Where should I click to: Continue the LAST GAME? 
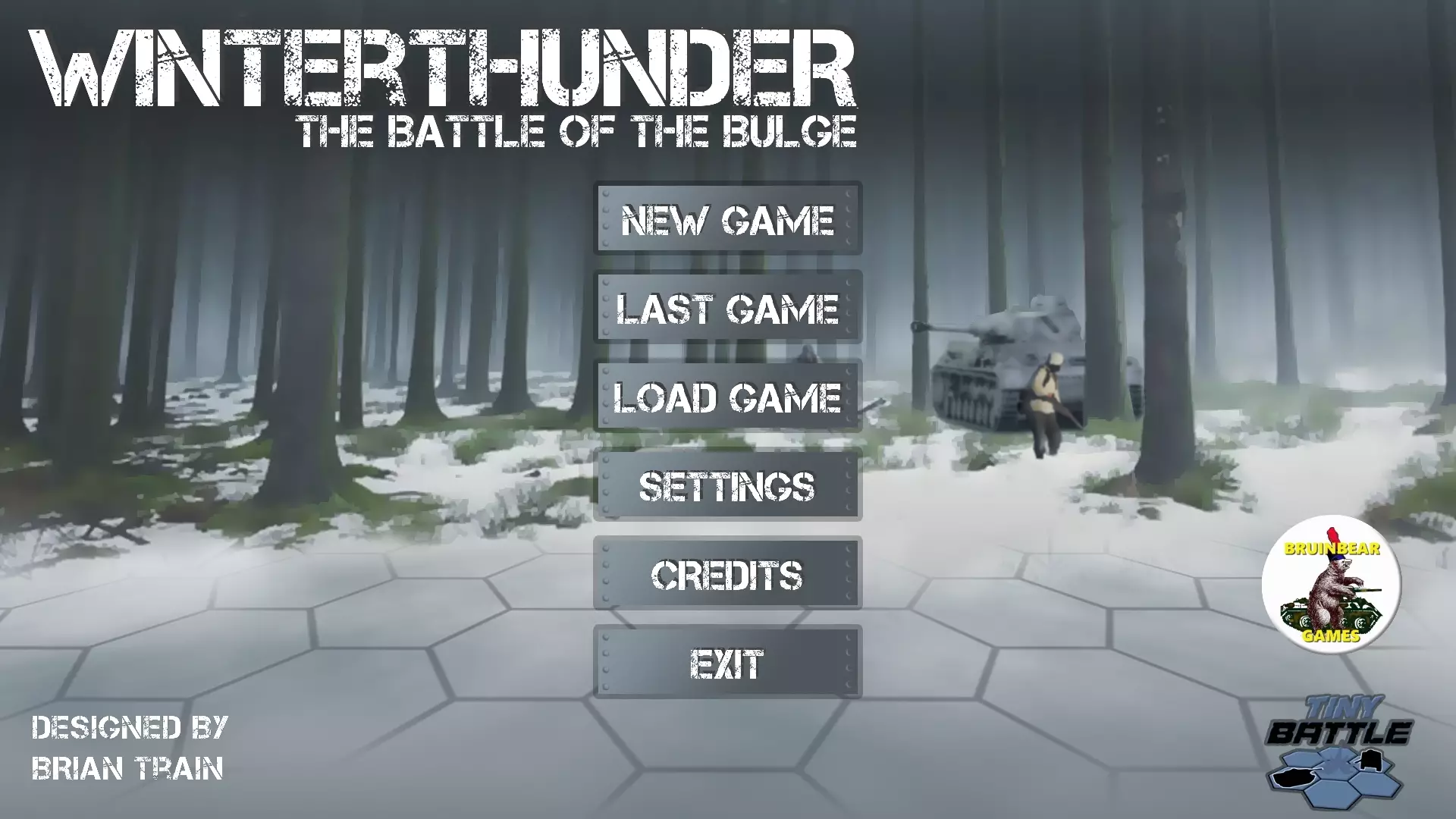point(728,308)
